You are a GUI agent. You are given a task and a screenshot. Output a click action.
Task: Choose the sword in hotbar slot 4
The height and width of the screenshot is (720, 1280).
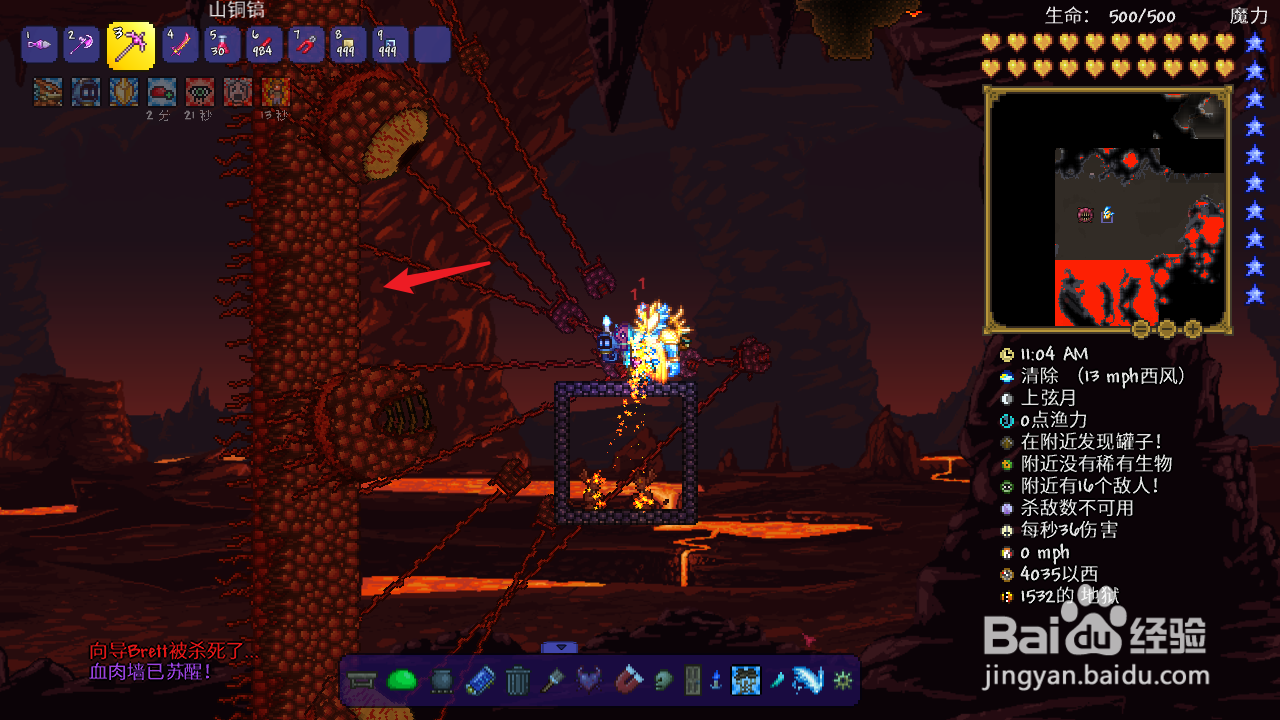pos(180,45)
